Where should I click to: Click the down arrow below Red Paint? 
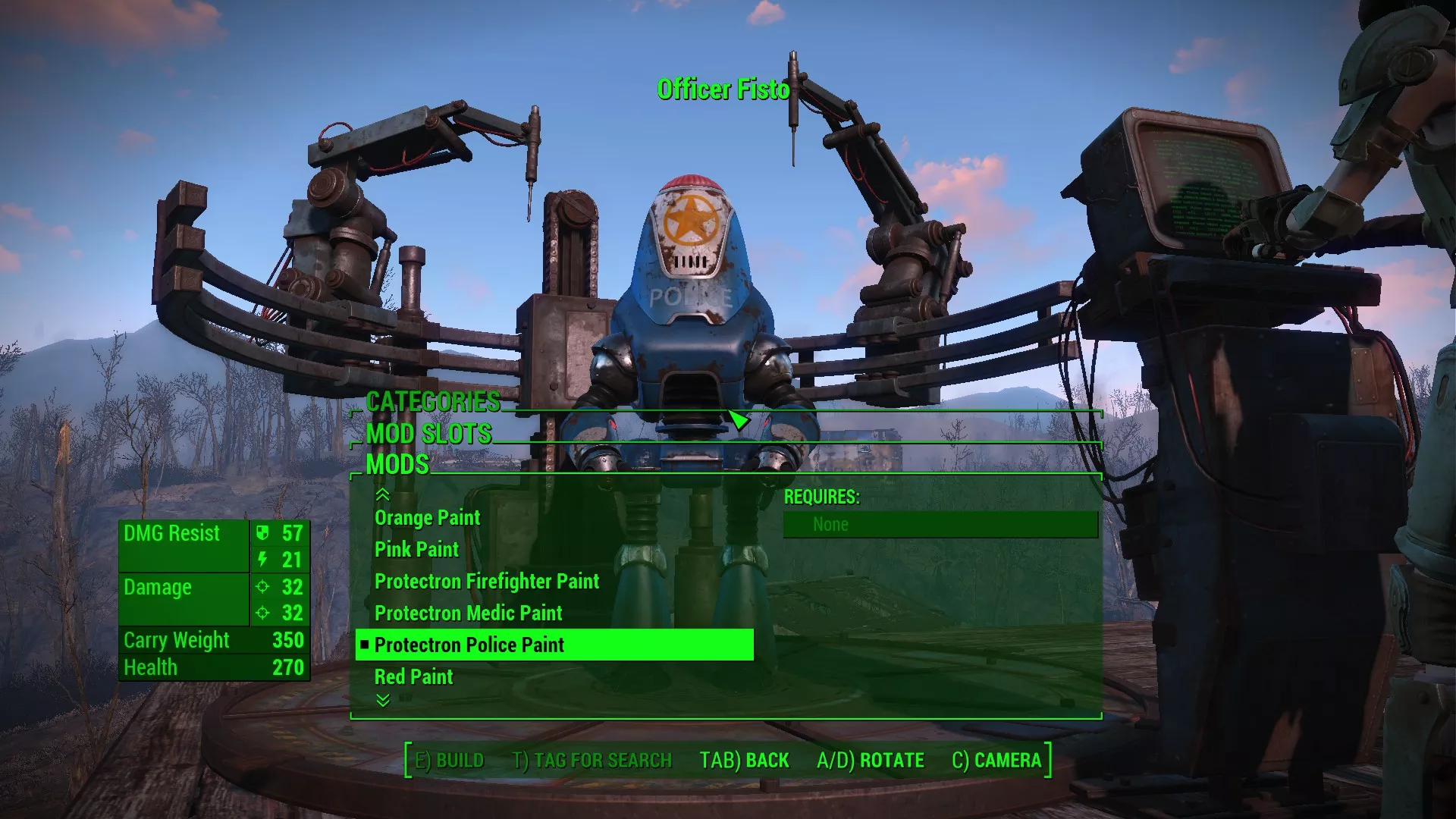[x=383, y=701]
